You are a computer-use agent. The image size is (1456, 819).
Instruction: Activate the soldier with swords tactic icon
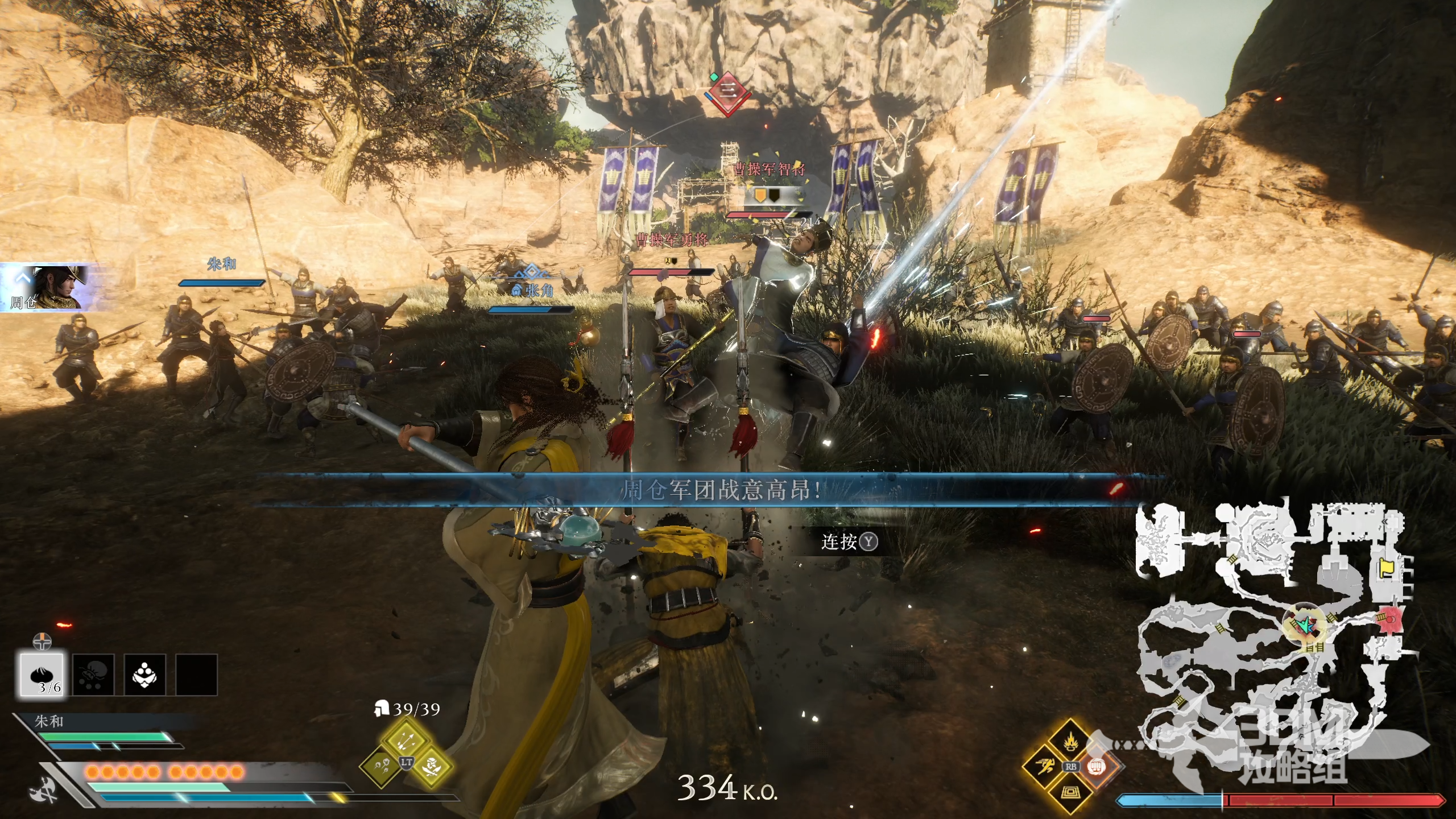coord(432,766)
